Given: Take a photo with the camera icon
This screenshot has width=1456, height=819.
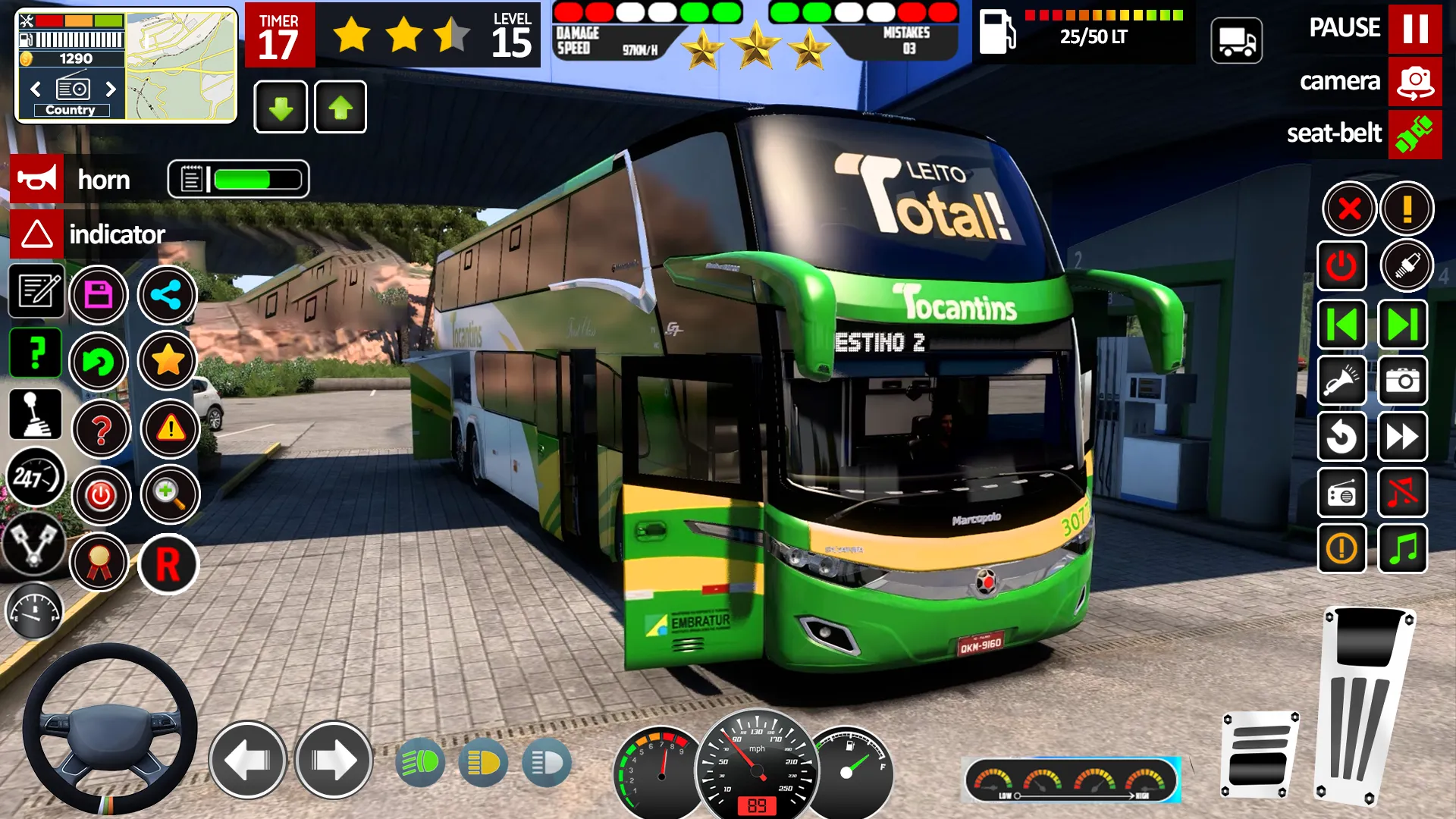Looking at the screenshot, I should pyautogui.click(x=1402, y=381).
